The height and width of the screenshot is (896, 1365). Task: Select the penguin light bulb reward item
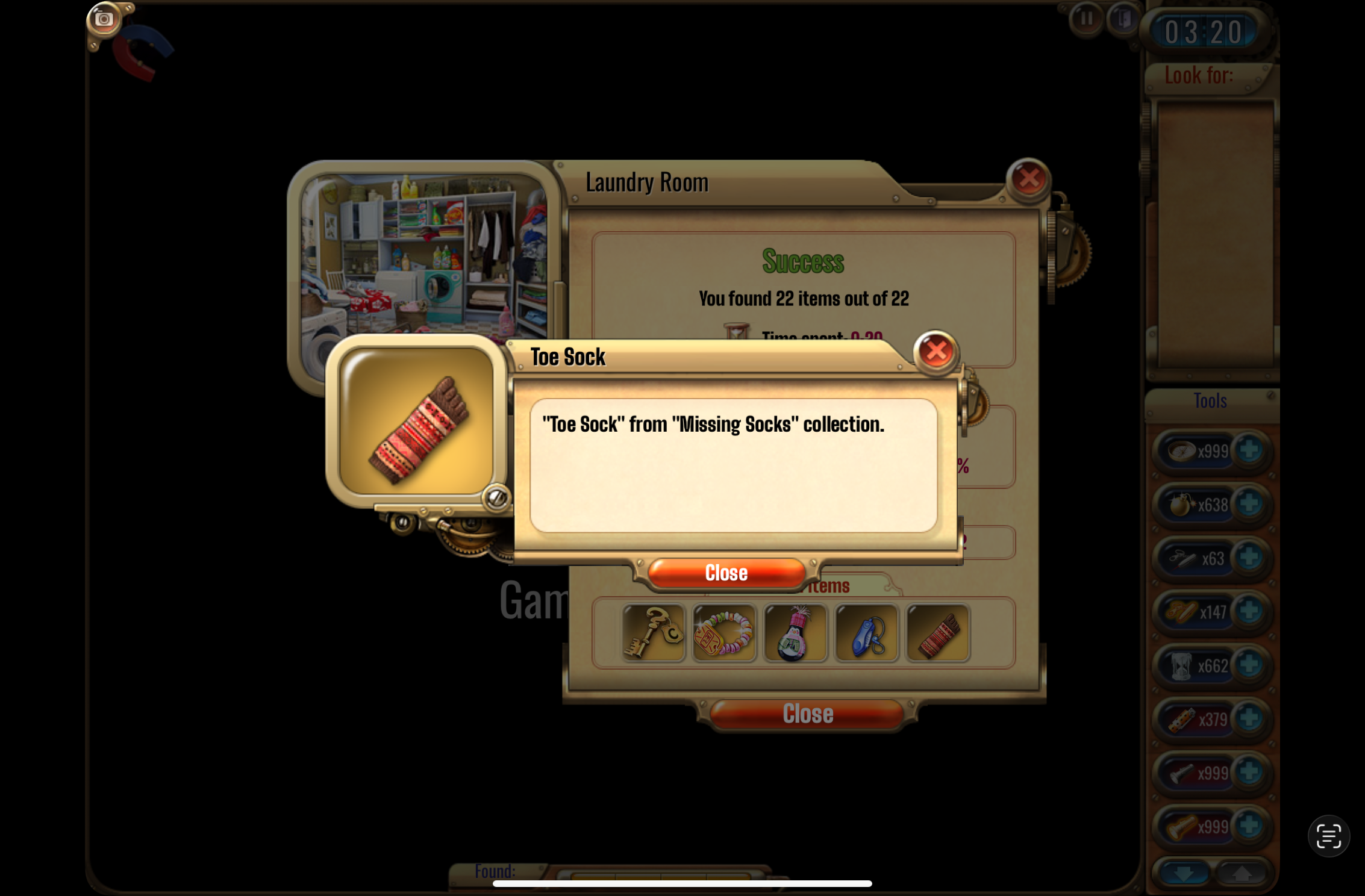pyautogui.click(x=795, y=633)
